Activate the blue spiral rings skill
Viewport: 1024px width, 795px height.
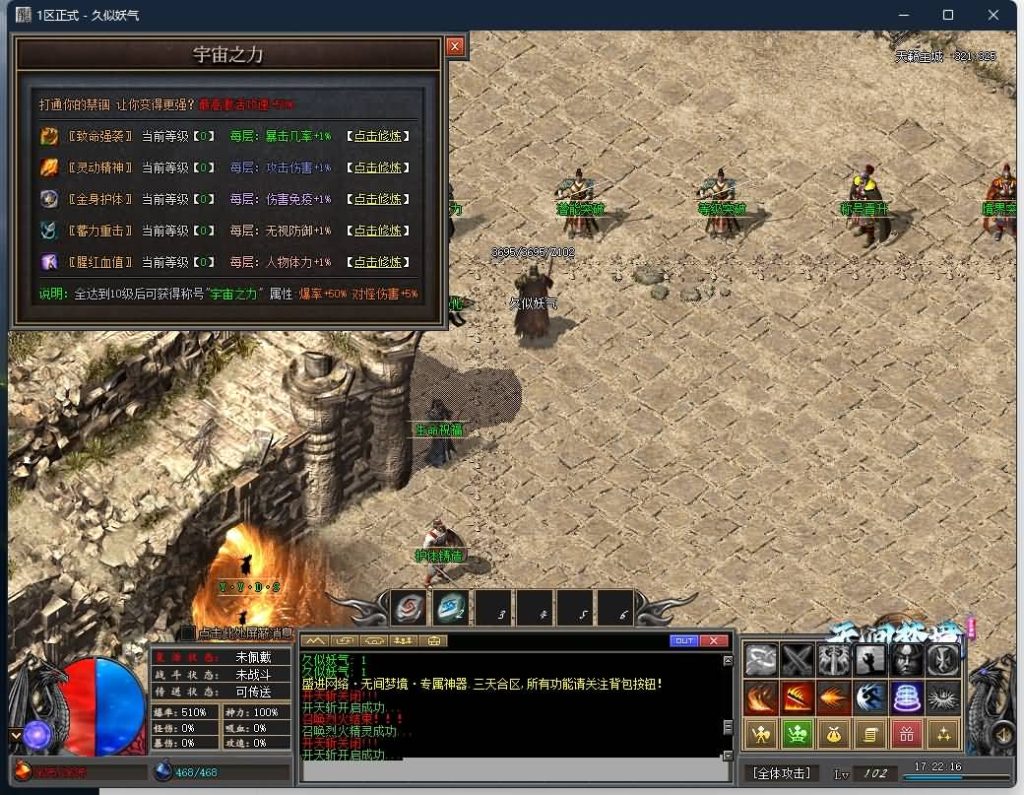click(x=906, y=697)
